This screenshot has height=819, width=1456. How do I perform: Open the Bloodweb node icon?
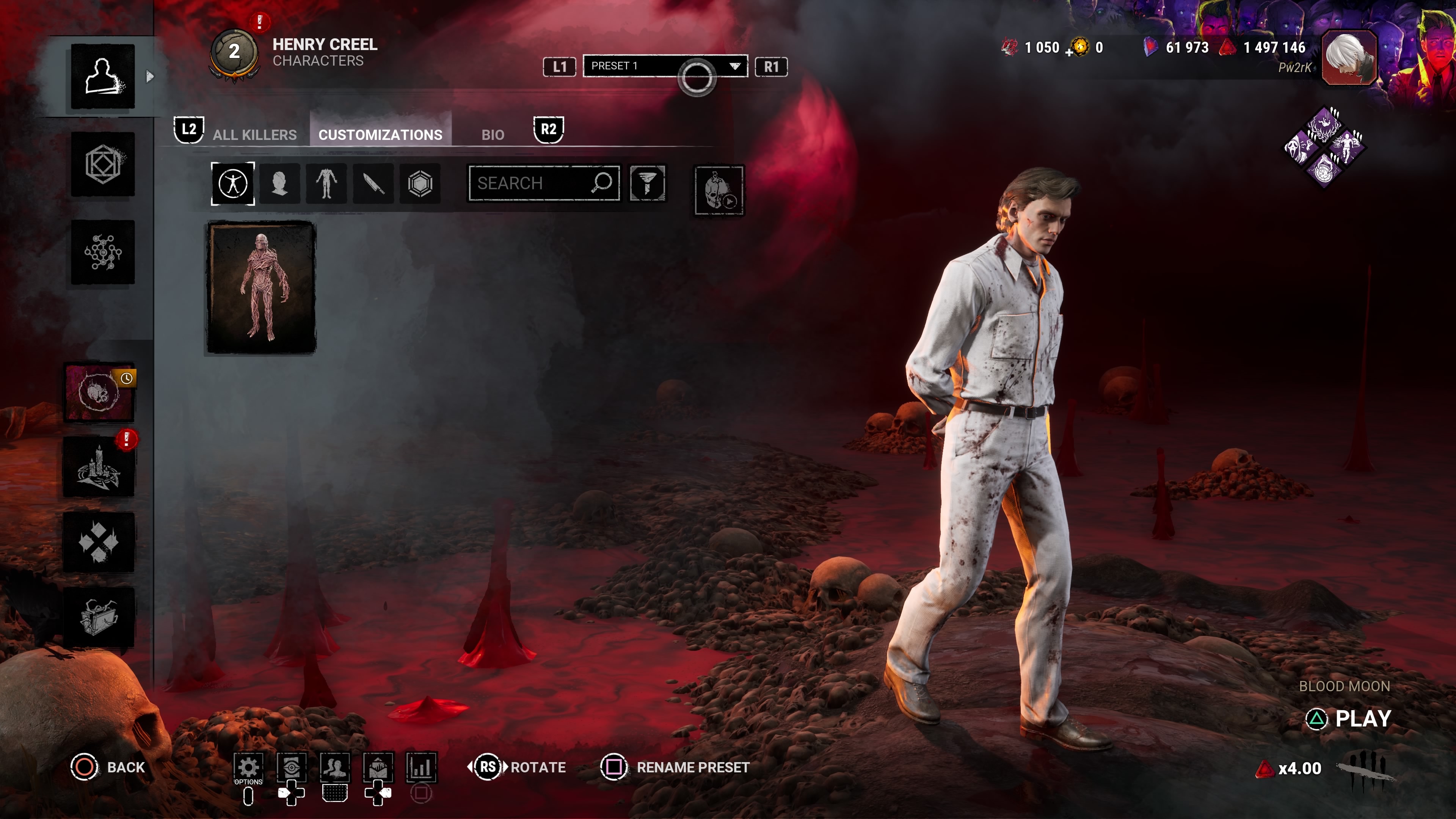click(103, 252)
